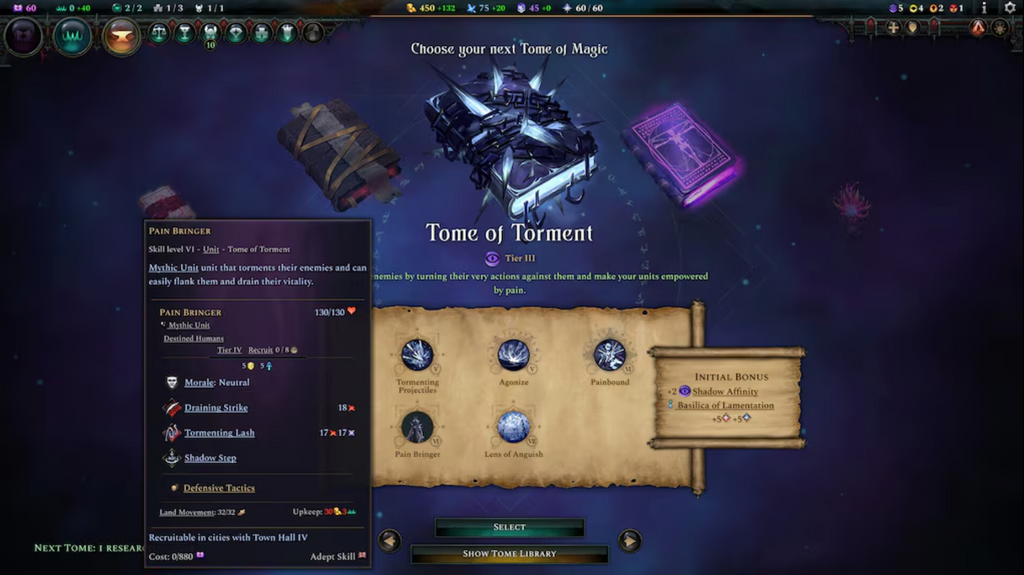
Task: Advance to the next tome with the right arrow
Action: click(629, 541)
